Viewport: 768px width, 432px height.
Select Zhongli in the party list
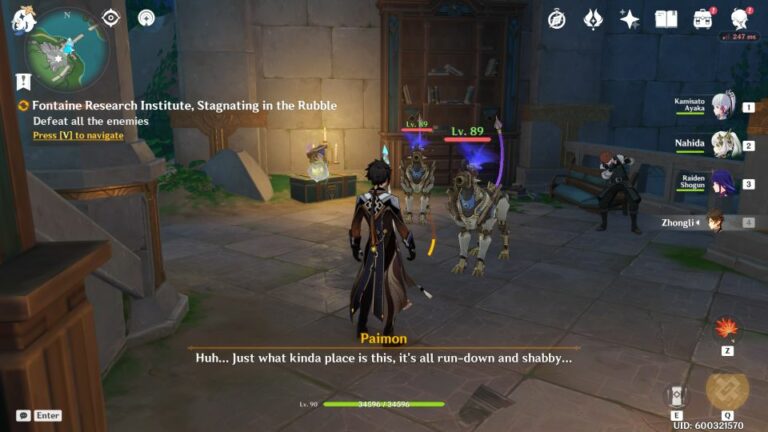716,222
